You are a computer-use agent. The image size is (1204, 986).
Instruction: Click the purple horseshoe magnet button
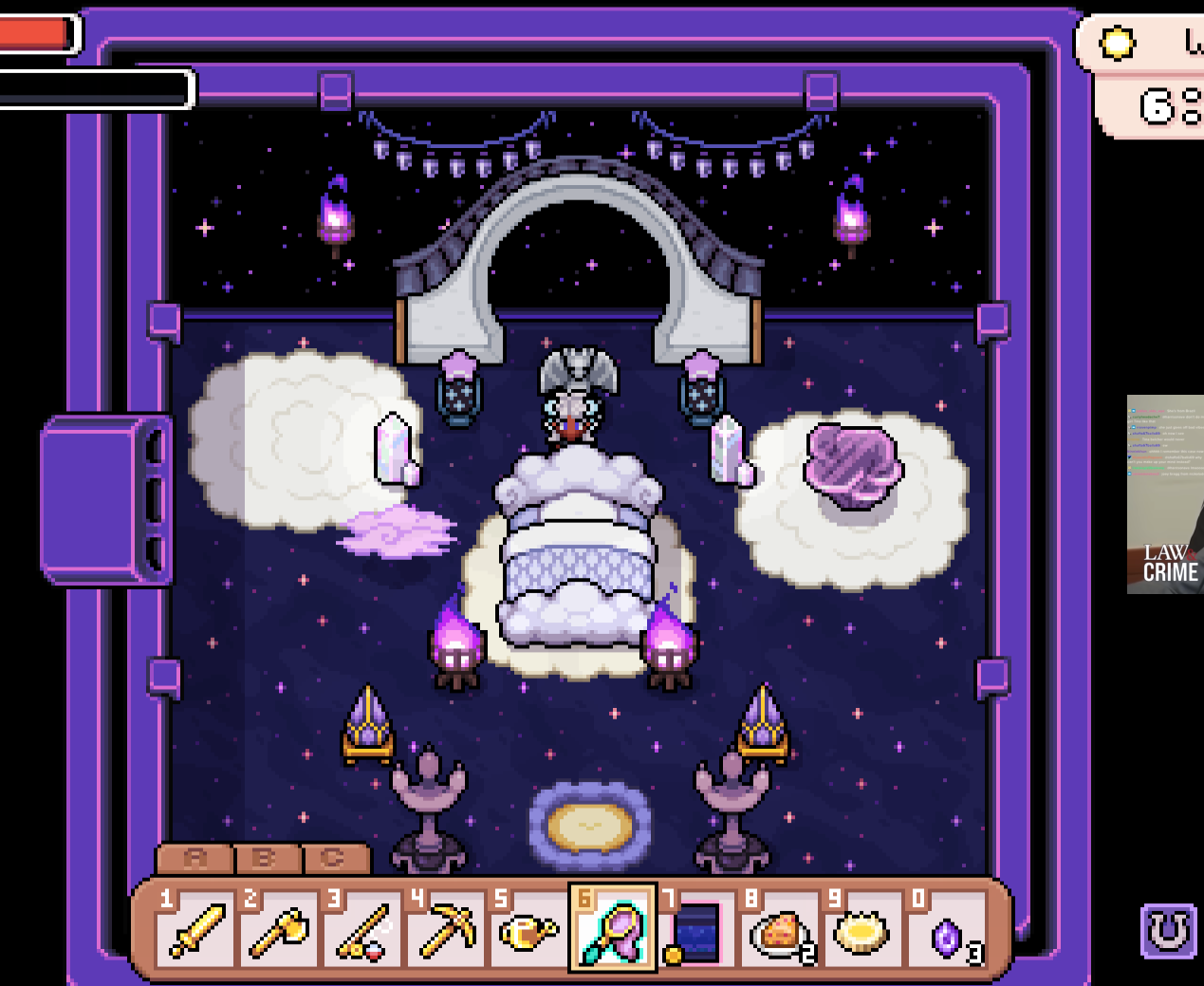click(x=1168, y=931)
